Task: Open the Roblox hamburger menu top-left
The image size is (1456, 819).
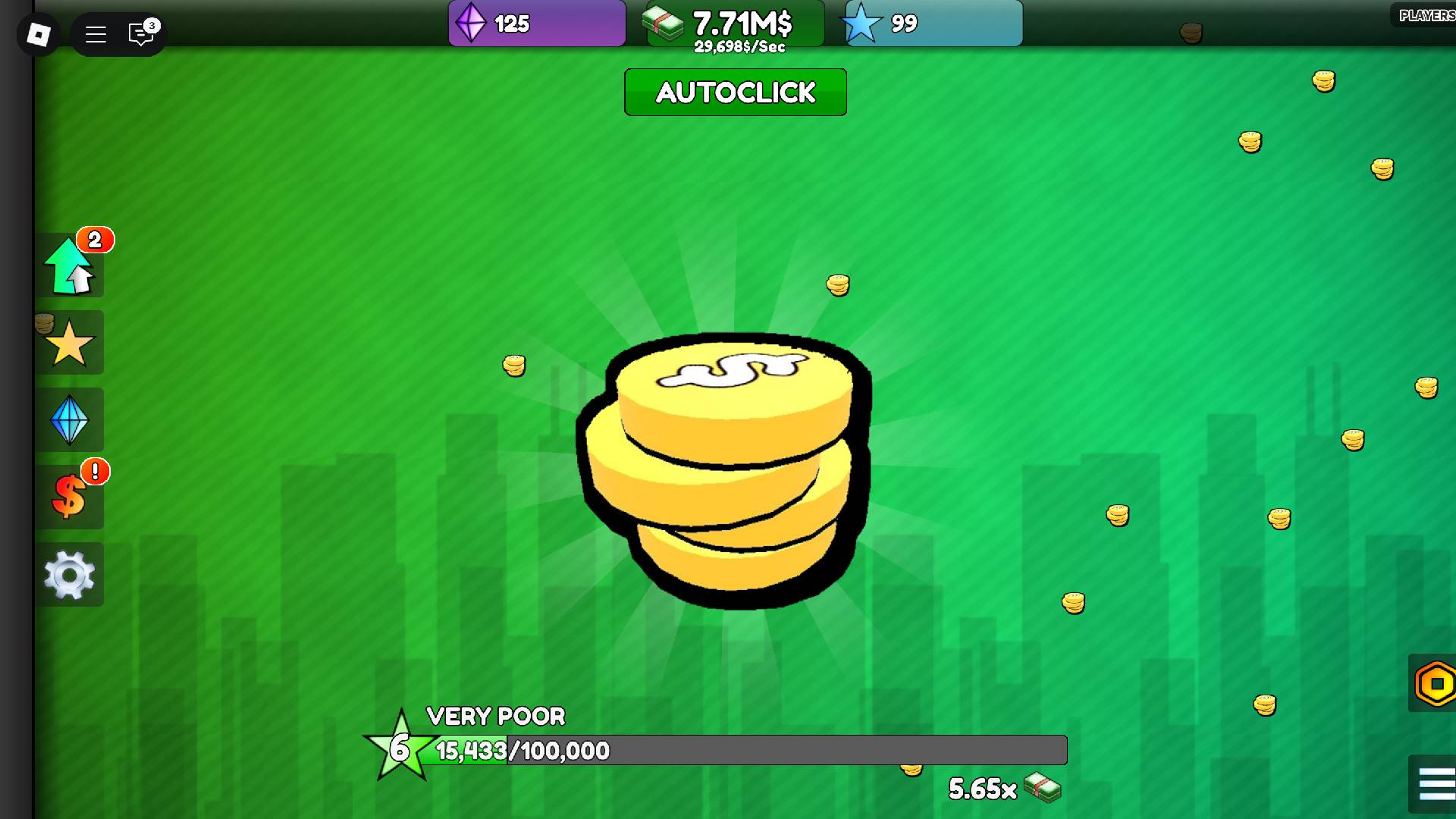Action: point(96,34)
